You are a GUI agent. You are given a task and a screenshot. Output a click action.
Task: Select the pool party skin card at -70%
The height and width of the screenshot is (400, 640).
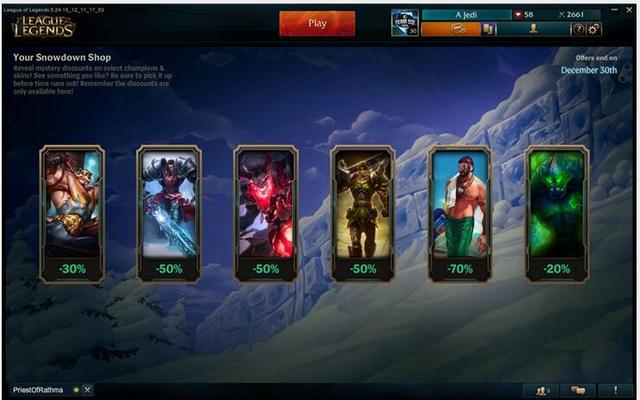[460, 212]
